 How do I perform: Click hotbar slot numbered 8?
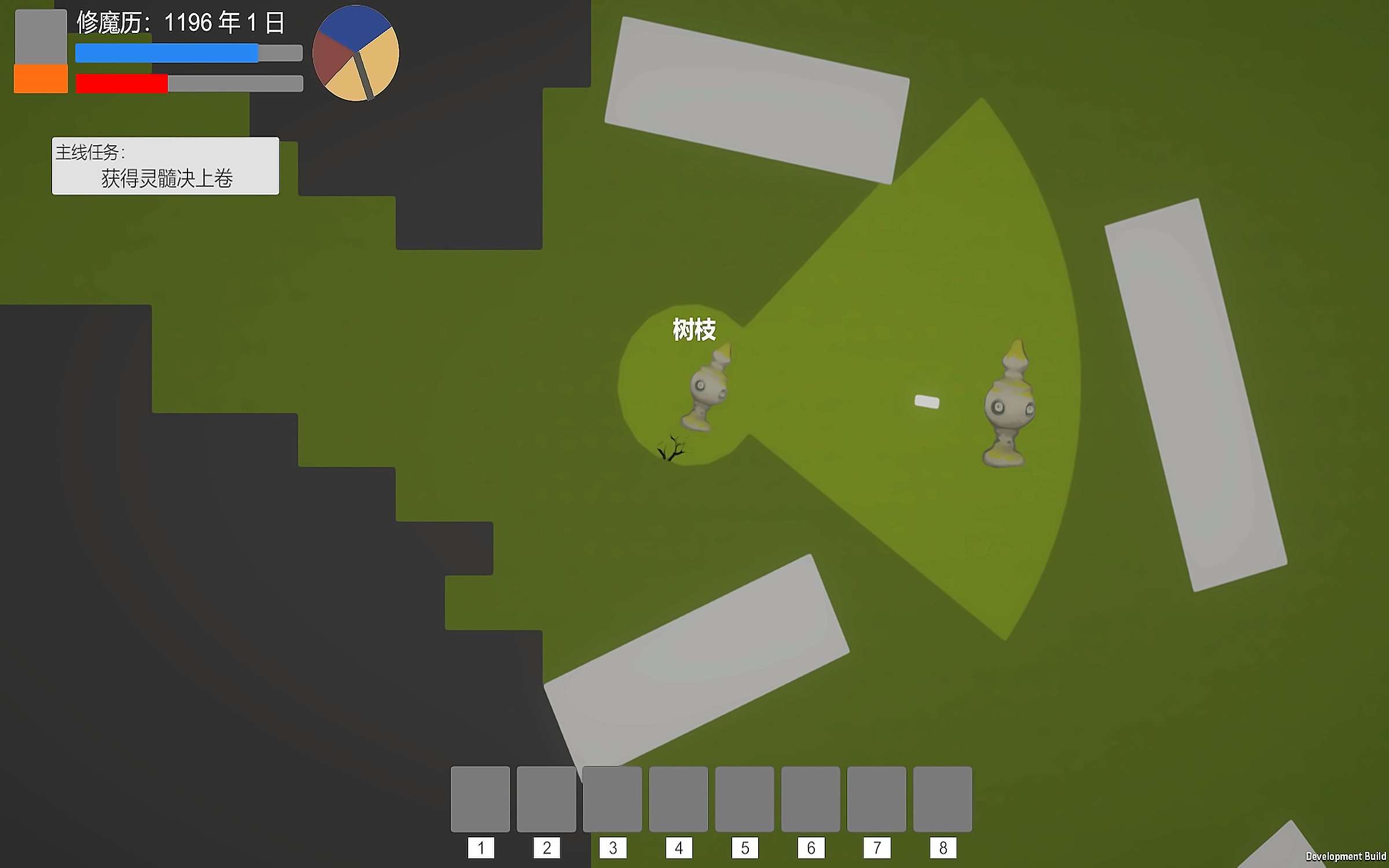click(942, 799)
